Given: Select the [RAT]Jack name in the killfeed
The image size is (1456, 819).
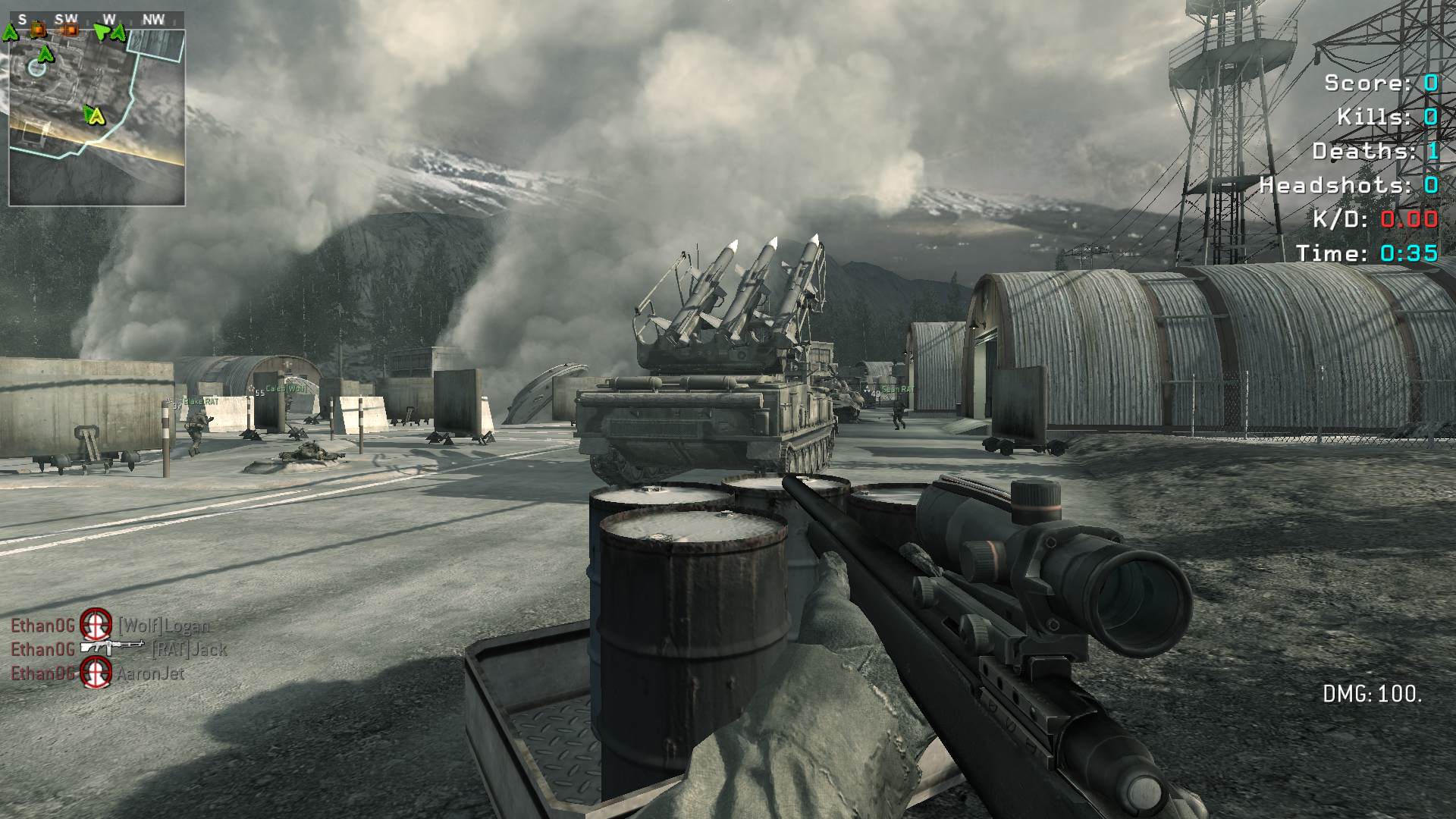Looking at the screenshot, I should pos(189,649).
